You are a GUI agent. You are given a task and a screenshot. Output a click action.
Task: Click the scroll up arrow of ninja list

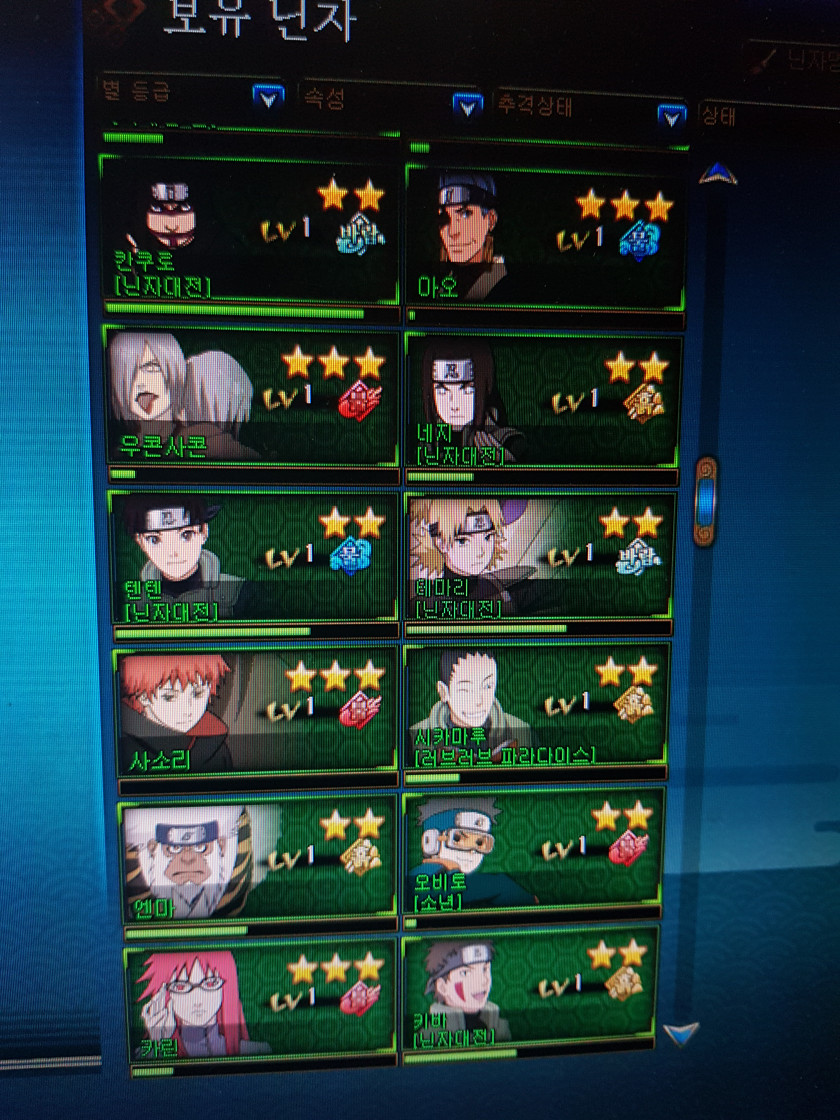tap(717, 176)
